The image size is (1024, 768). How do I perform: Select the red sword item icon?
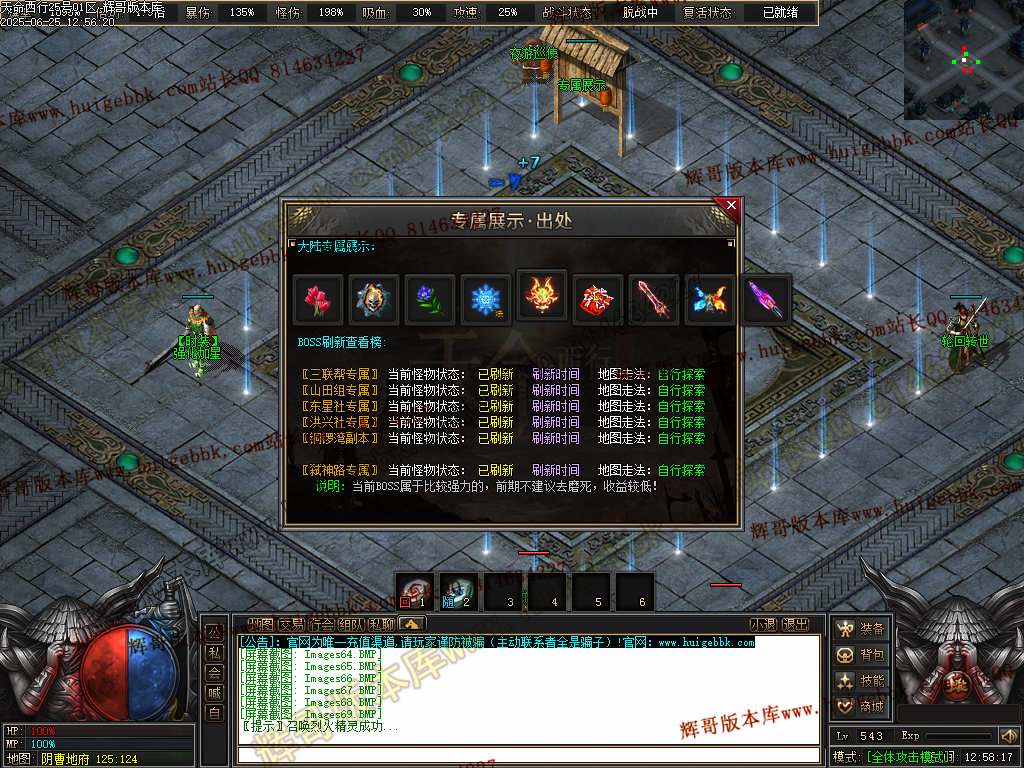[654, 299]
